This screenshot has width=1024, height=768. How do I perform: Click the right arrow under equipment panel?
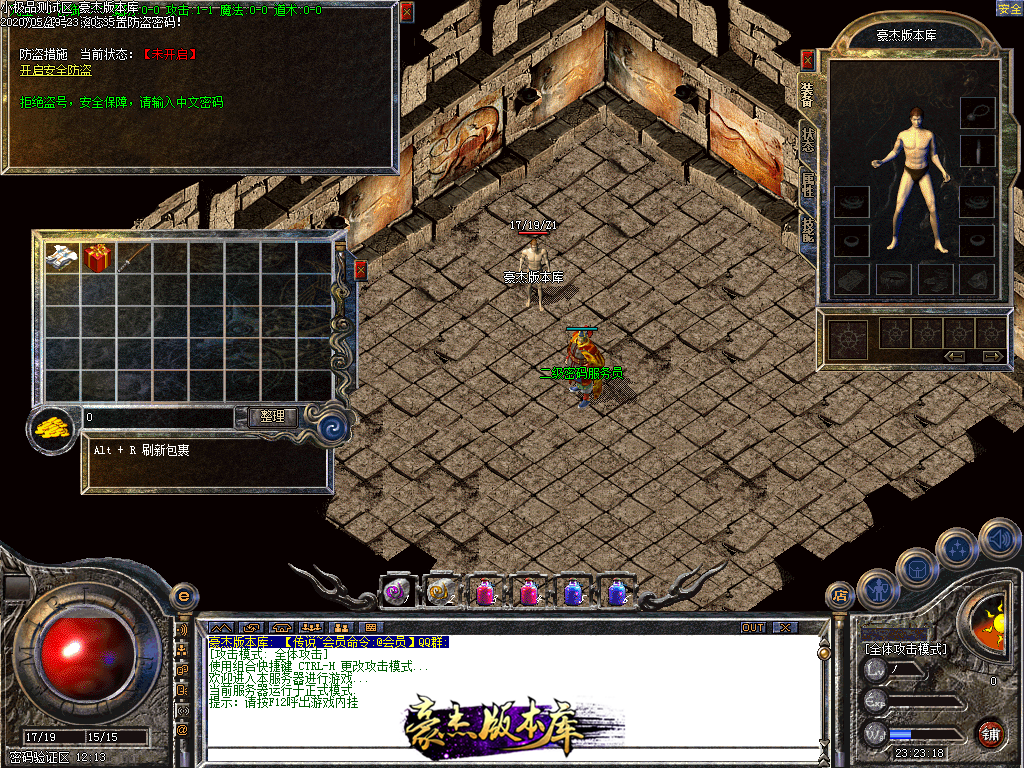point(992,356)
